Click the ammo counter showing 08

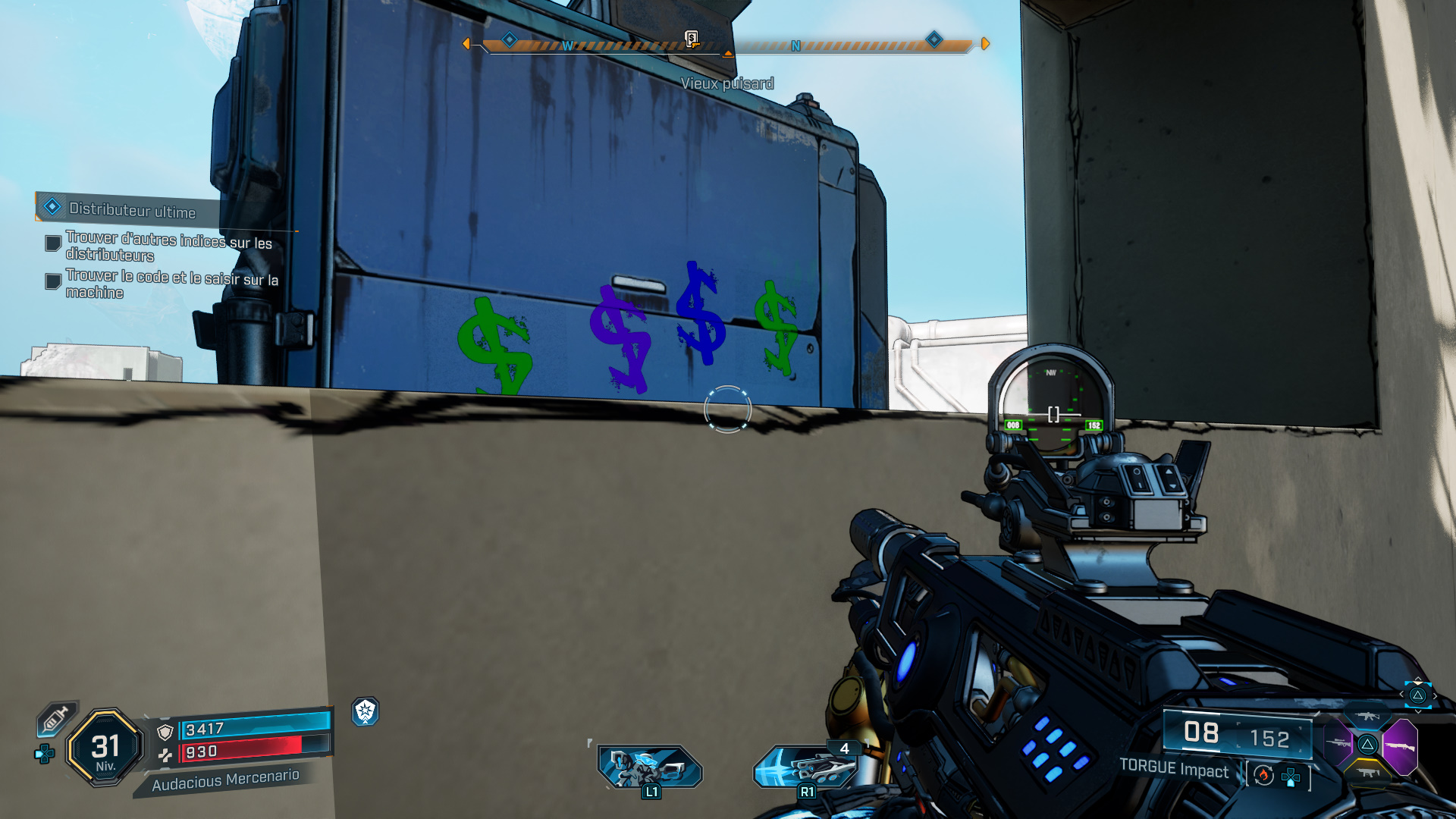click(1202, 733)
